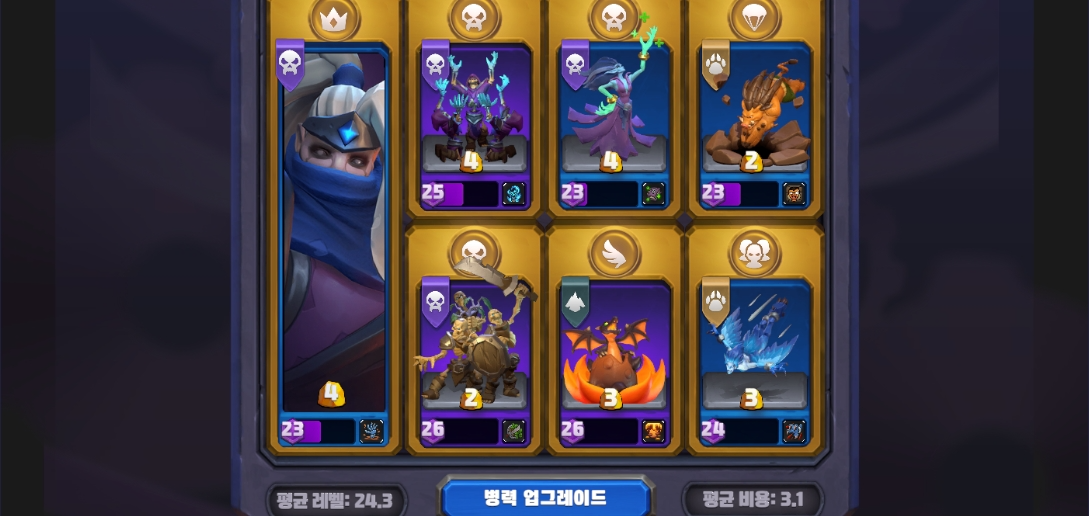Pick the banshee card with green staff

614,115
